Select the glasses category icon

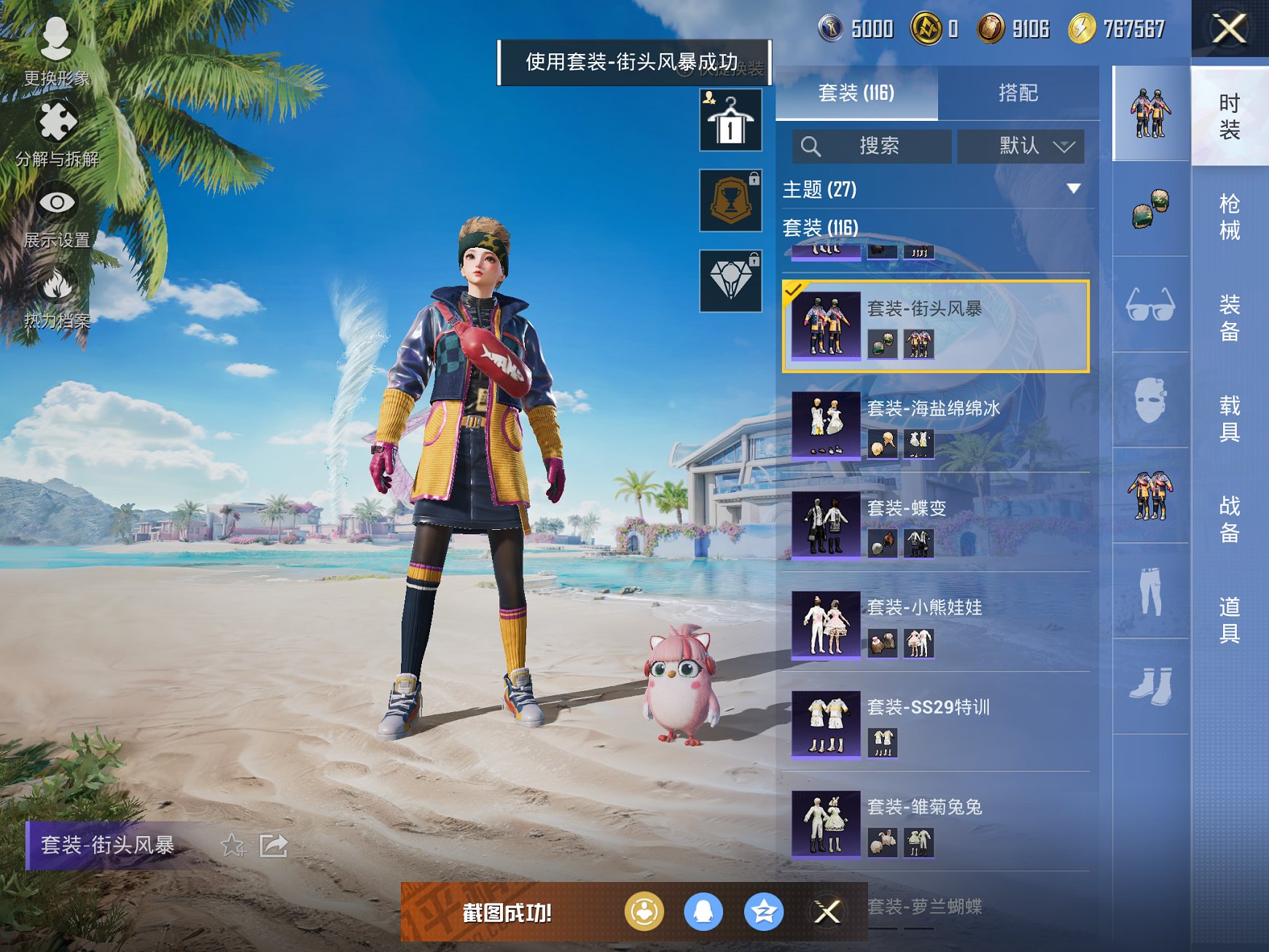[x=1150, y=305]
